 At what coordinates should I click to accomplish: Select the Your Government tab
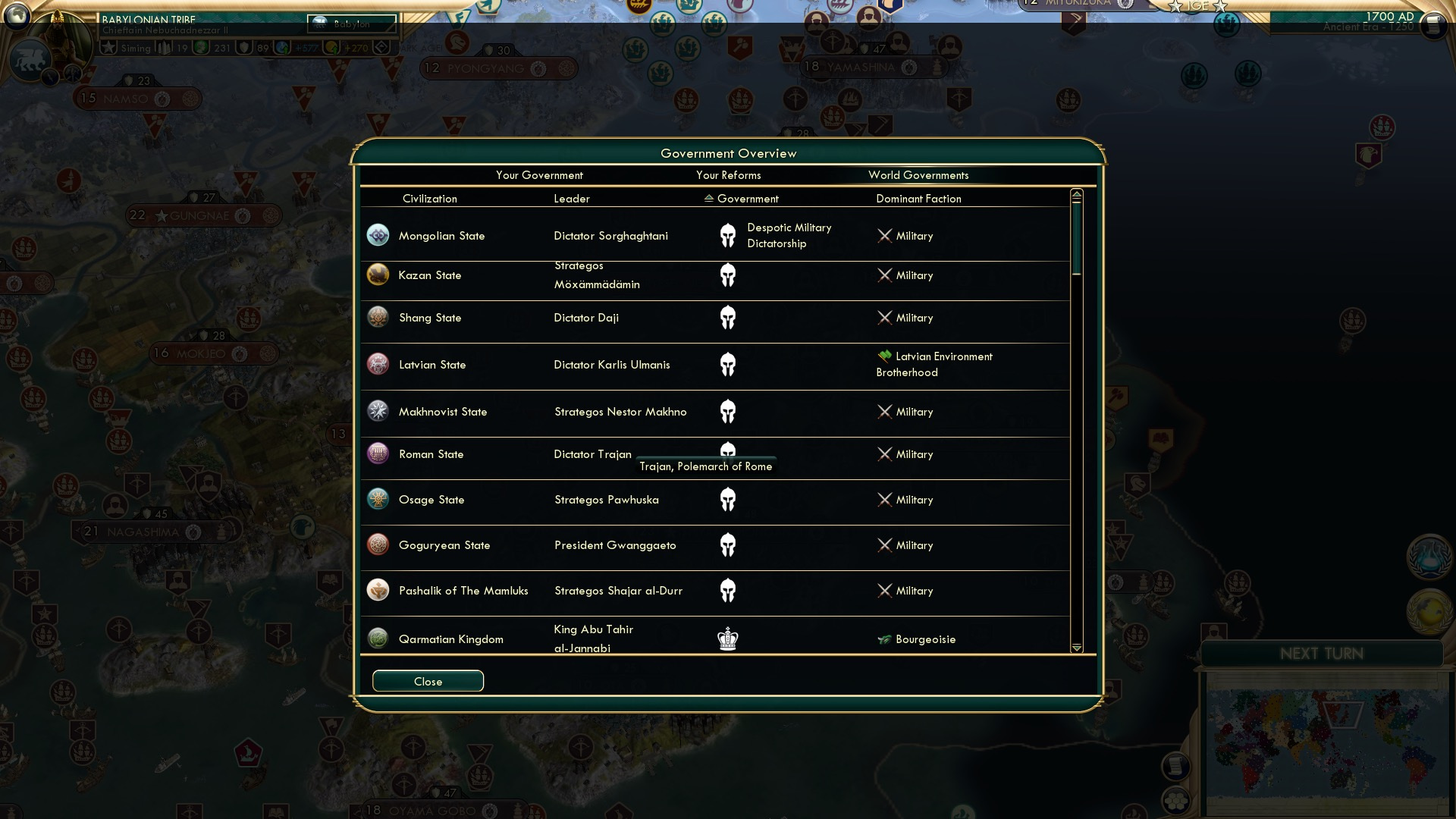(539, 175)
